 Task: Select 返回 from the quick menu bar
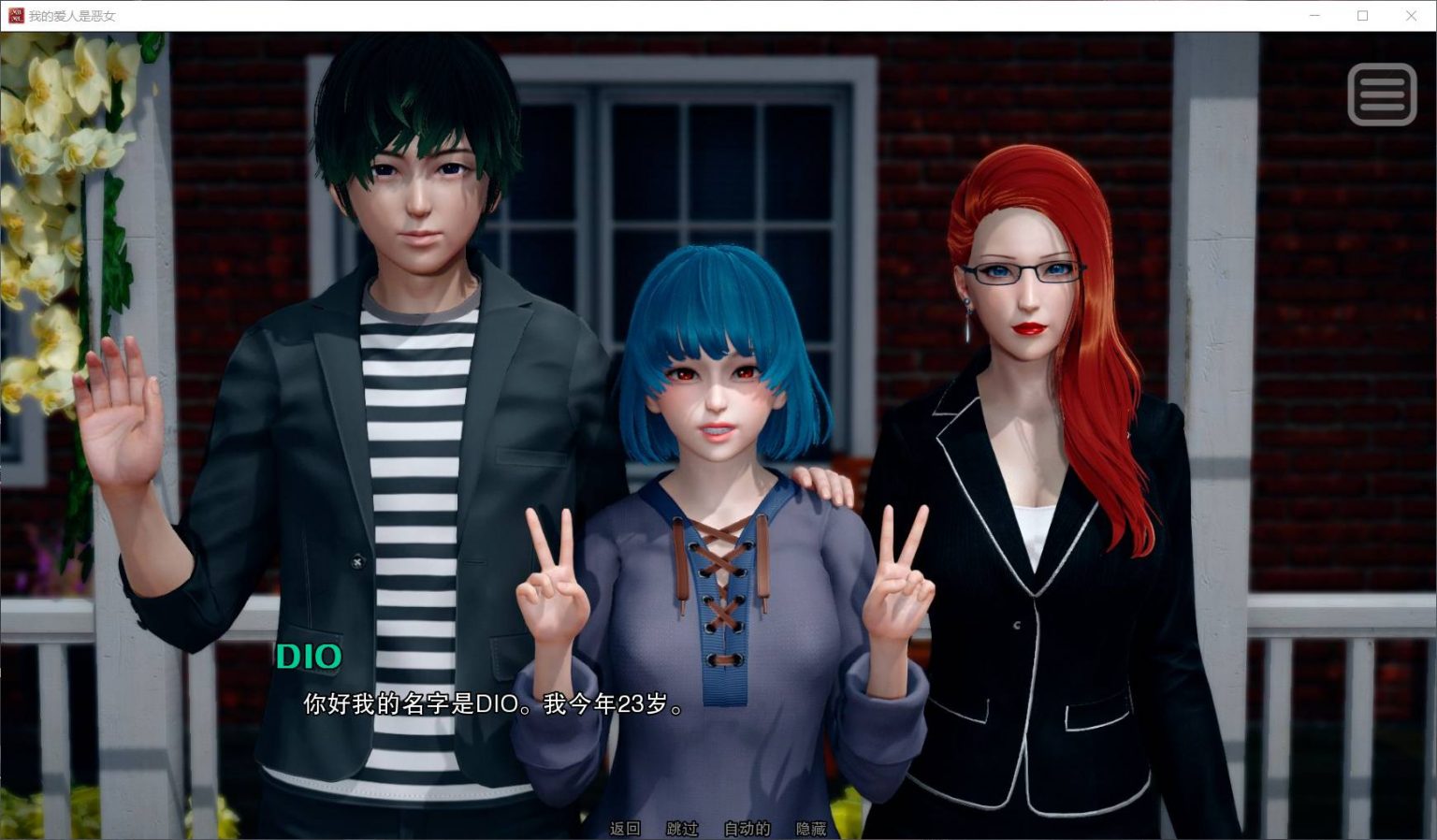point(625,829)
